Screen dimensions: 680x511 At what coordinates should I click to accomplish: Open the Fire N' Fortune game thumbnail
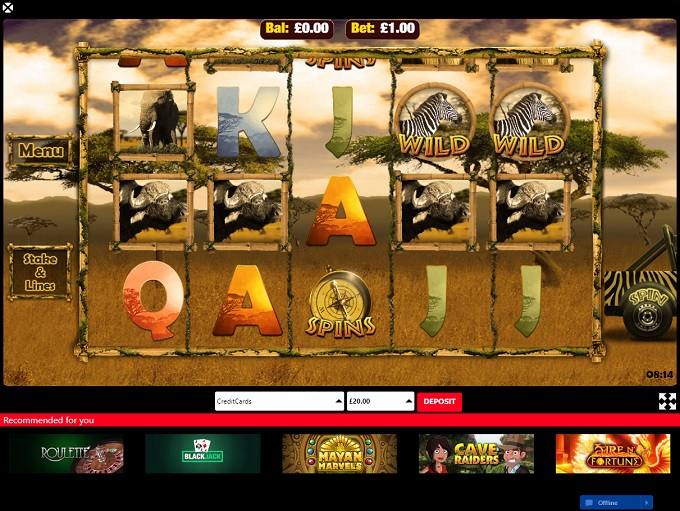point(612,453)
